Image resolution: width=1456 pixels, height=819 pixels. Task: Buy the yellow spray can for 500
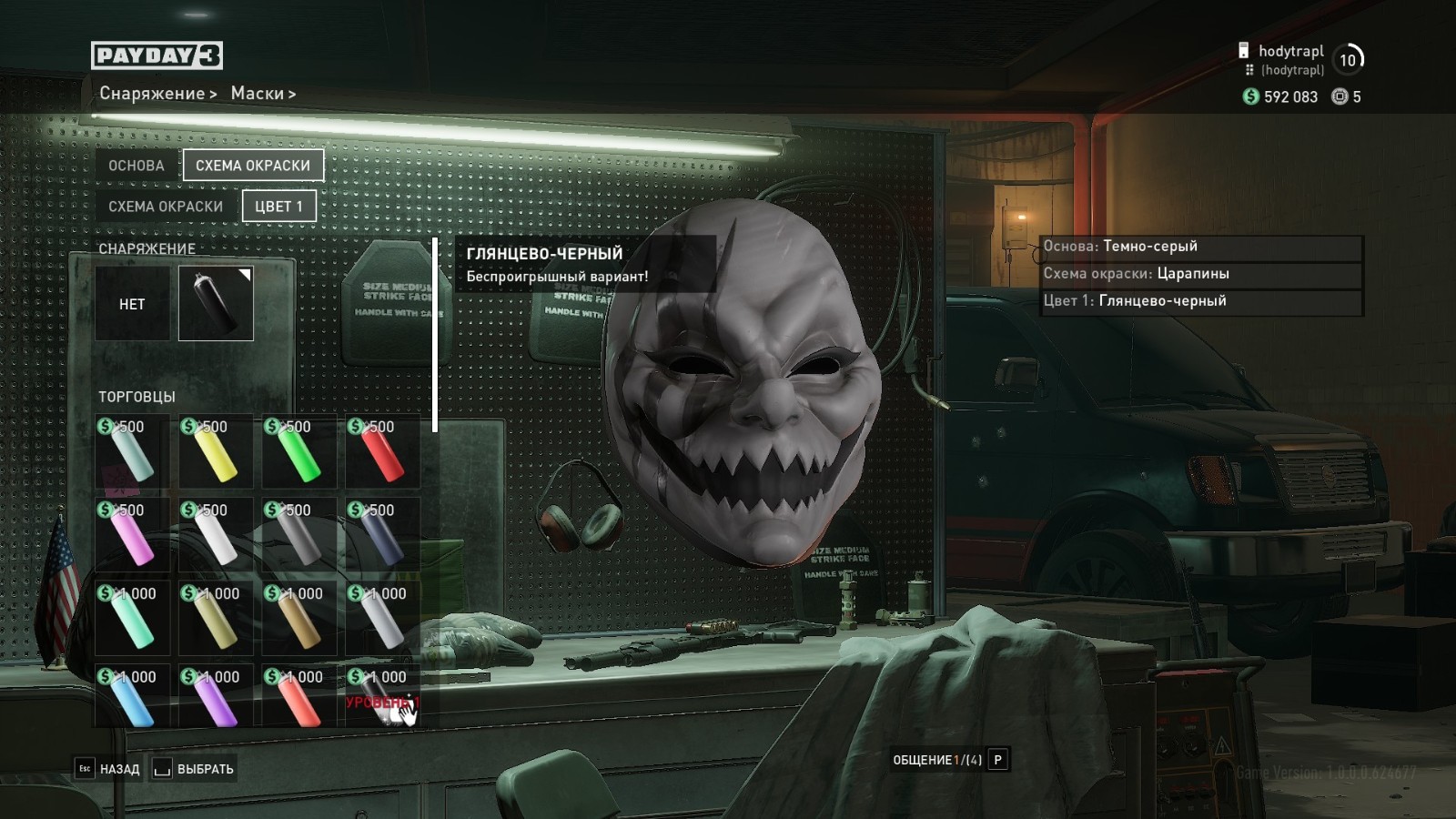click(216, 452)
